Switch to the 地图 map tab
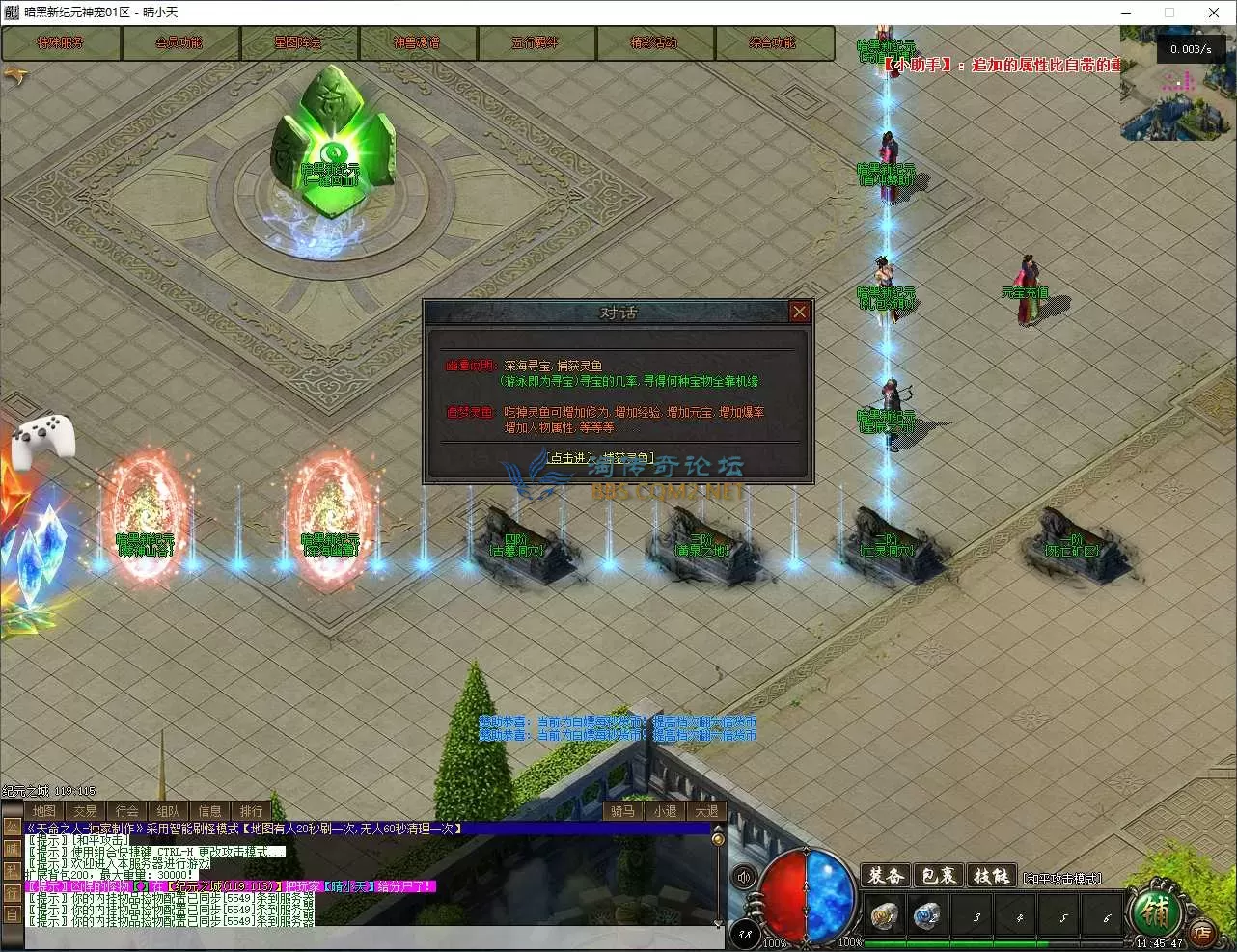This screenshot has height=952, width=1237. click(44, 811)
